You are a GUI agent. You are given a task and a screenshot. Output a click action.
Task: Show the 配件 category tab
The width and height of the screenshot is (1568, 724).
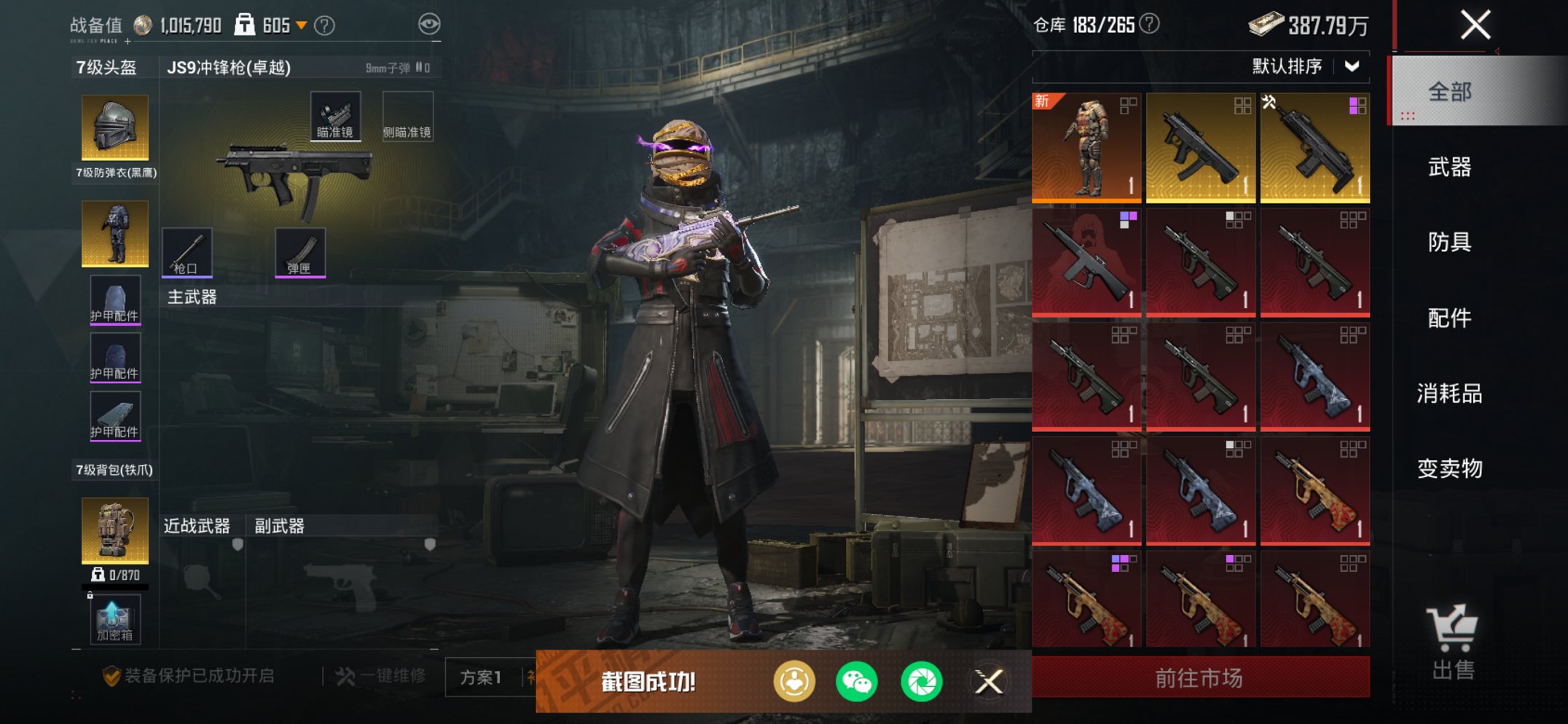[x=1450, y=318]
